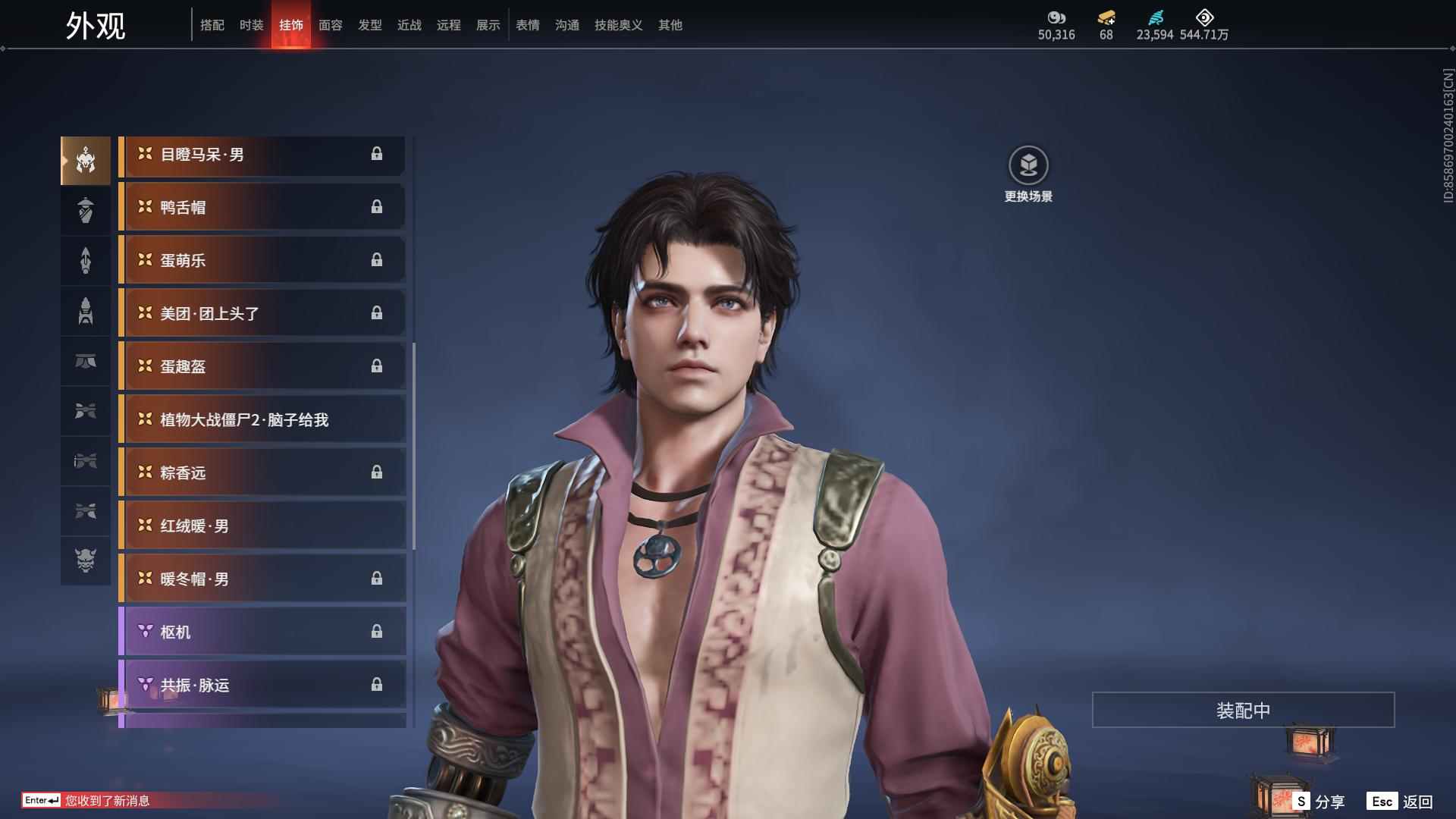Image resolution: width=1456 pixels, height=819 pixels.
Task: Switch to the 时装 tab
Action: coord(251,25)
